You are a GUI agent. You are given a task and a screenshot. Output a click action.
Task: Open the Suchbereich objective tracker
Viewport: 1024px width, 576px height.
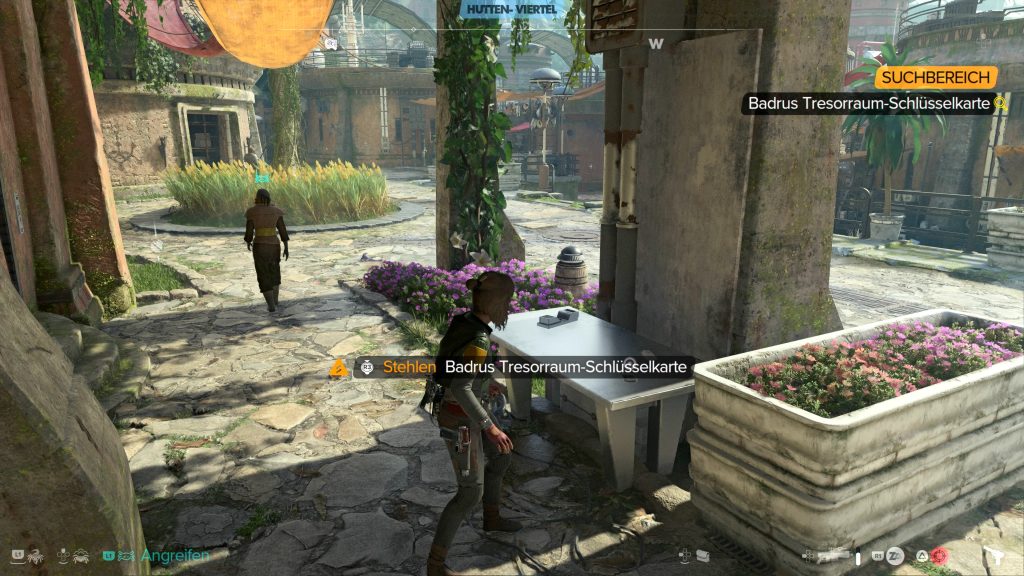pyautogui.click(x=936, y=78)
